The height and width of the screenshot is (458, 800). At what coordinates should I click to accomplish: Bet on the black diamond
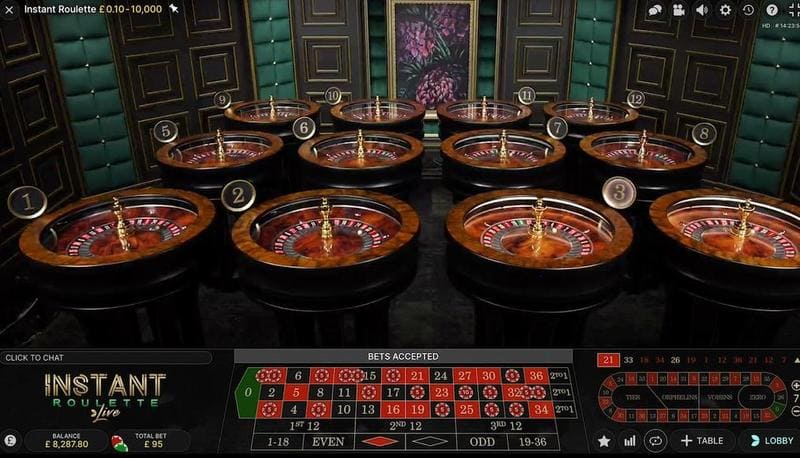pos(430,441)
